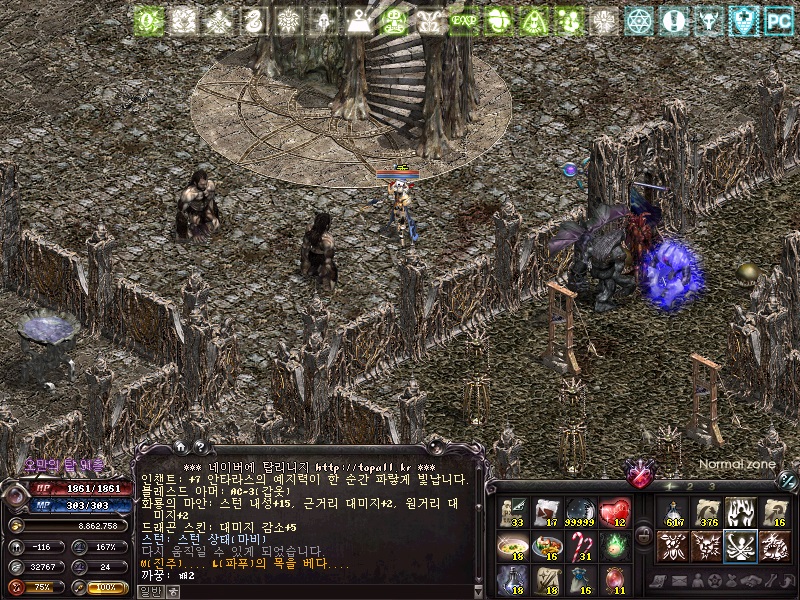Viewport: 800px width, 600px height.
Task: Click the PC icon in top bar
Action: (778, 19)
